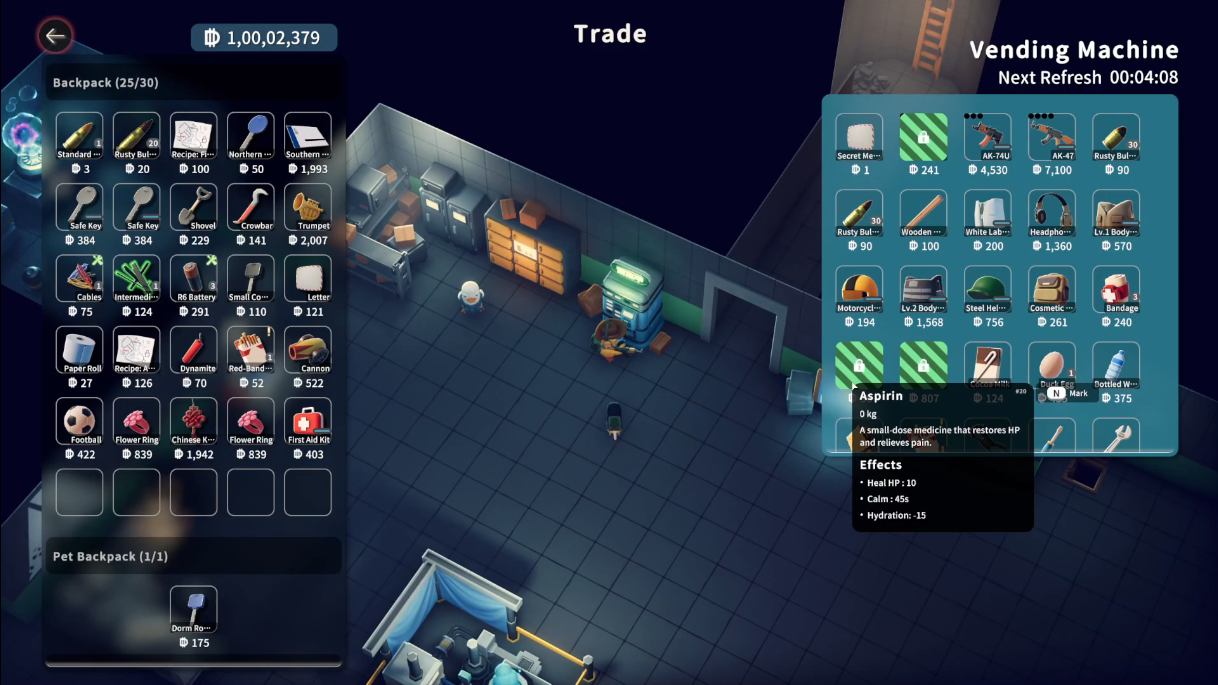
Task: Choose the Bandage in the vending machine
Action: pyautogui.click(x=1115, y=291)
